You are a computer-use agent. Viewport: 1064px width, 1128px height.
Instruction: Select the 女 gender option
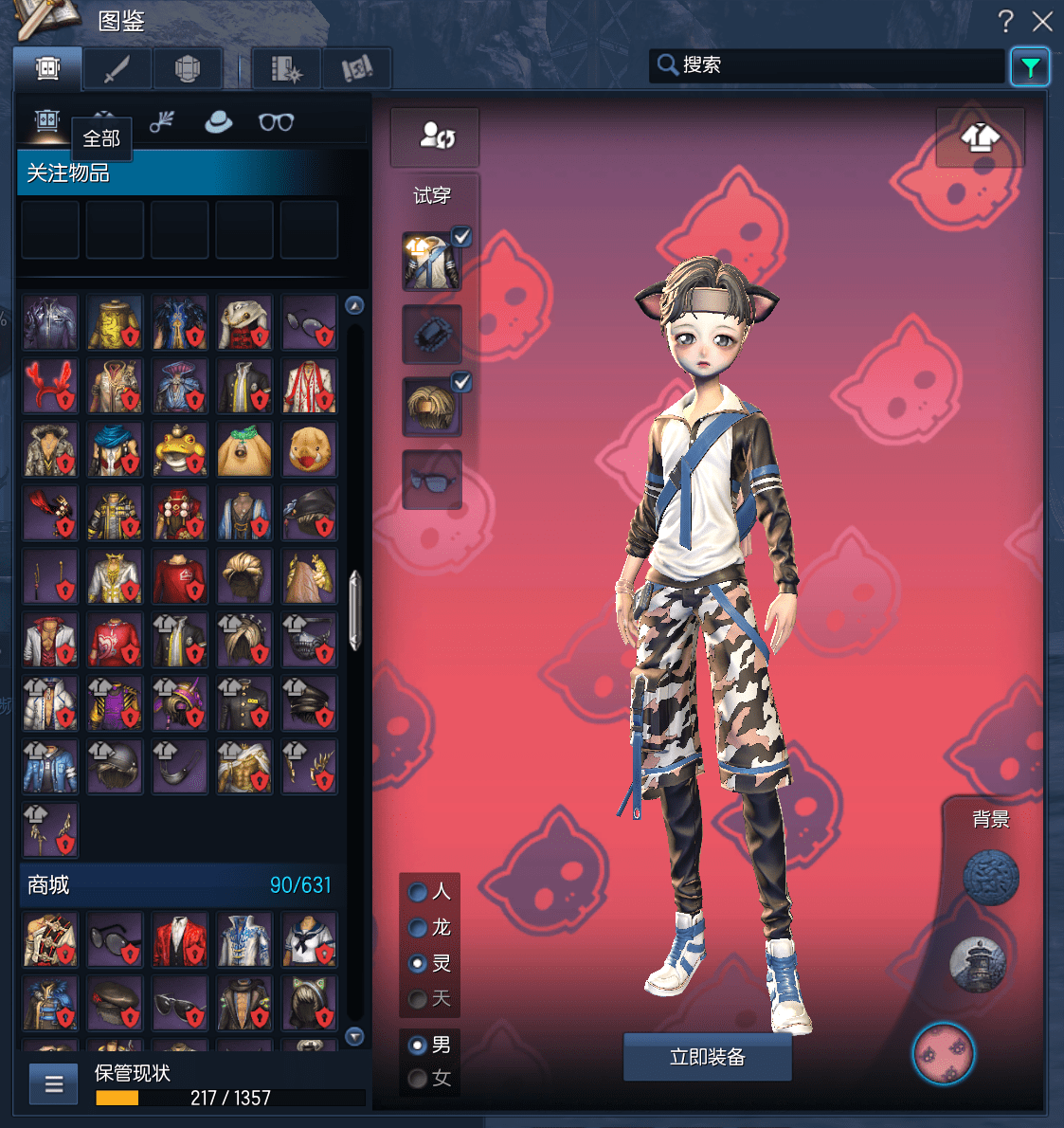pyautogui.click(x=418, y=1079)
